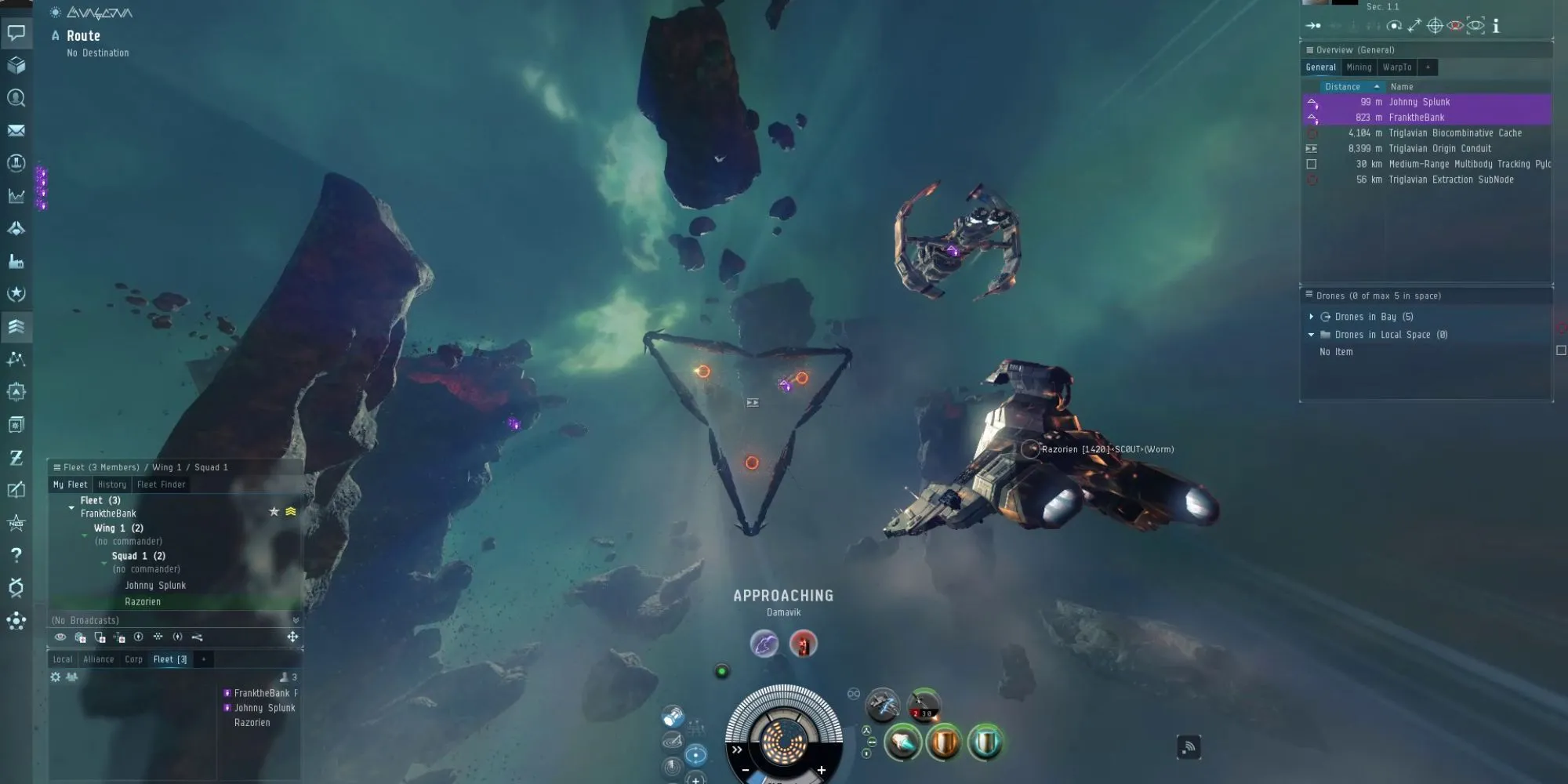Switch to the Corp chat tab
This screenshot has width=1568, height=784.
click(133, 659)
